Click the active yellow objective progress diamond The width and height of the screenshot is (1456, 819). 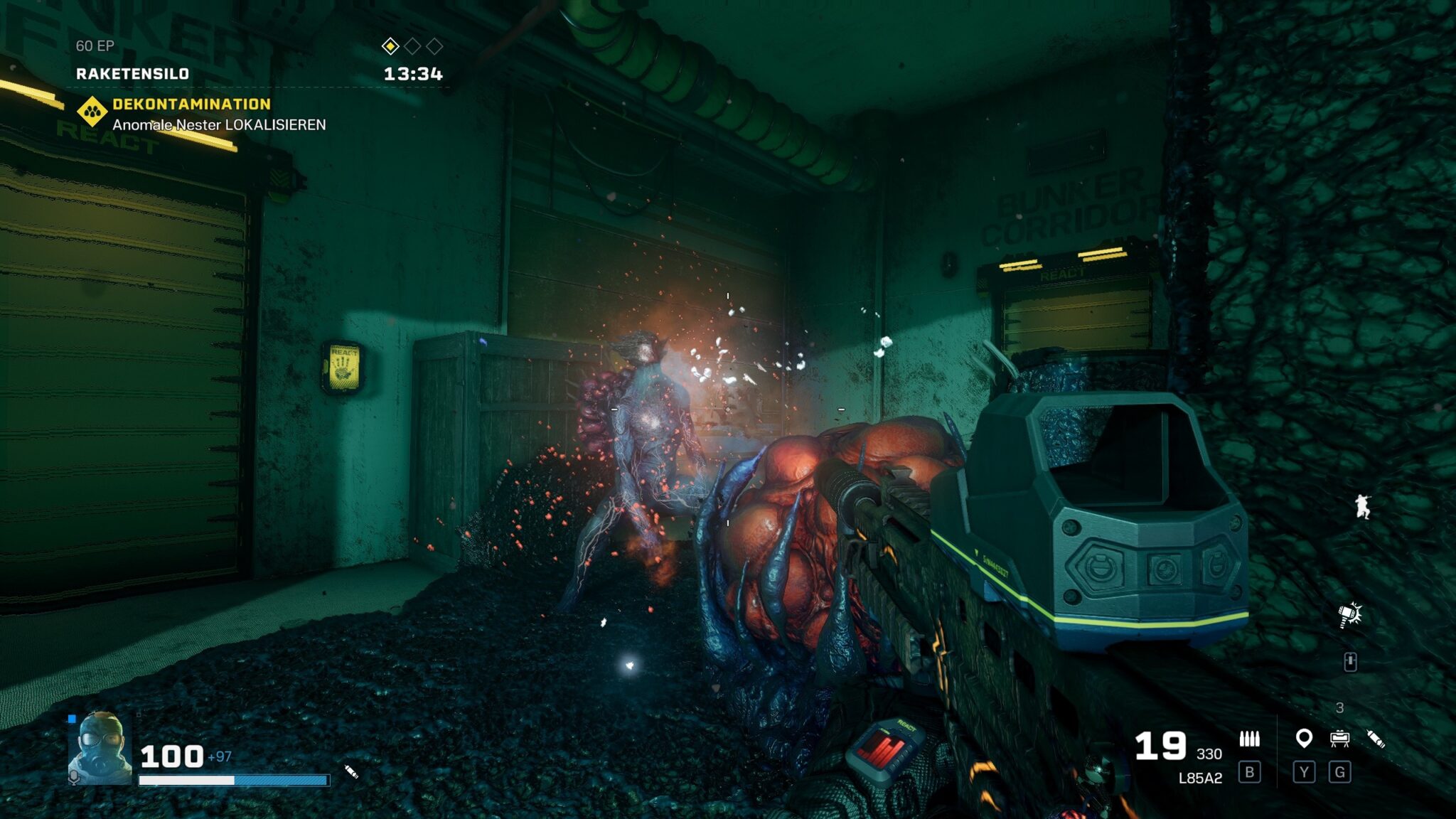[390, 46]
